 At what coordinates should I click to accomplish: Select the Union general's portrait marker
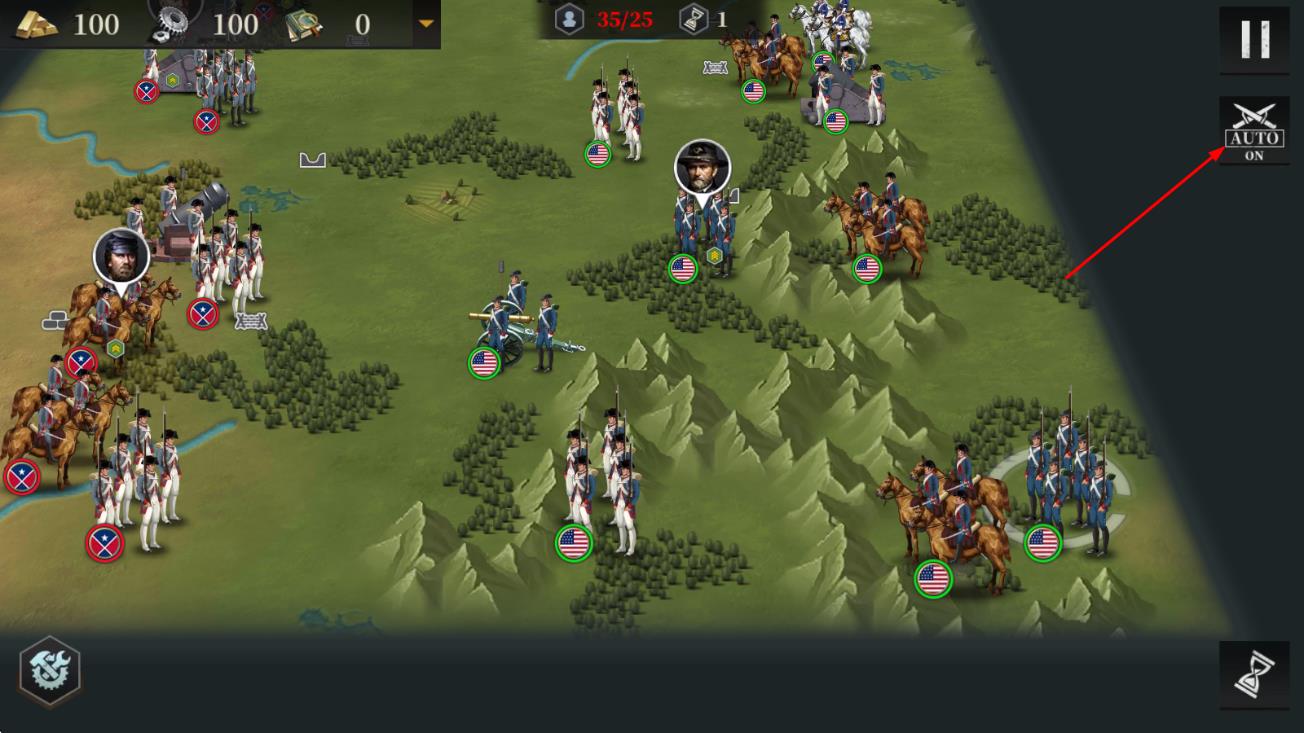(702, 169)
